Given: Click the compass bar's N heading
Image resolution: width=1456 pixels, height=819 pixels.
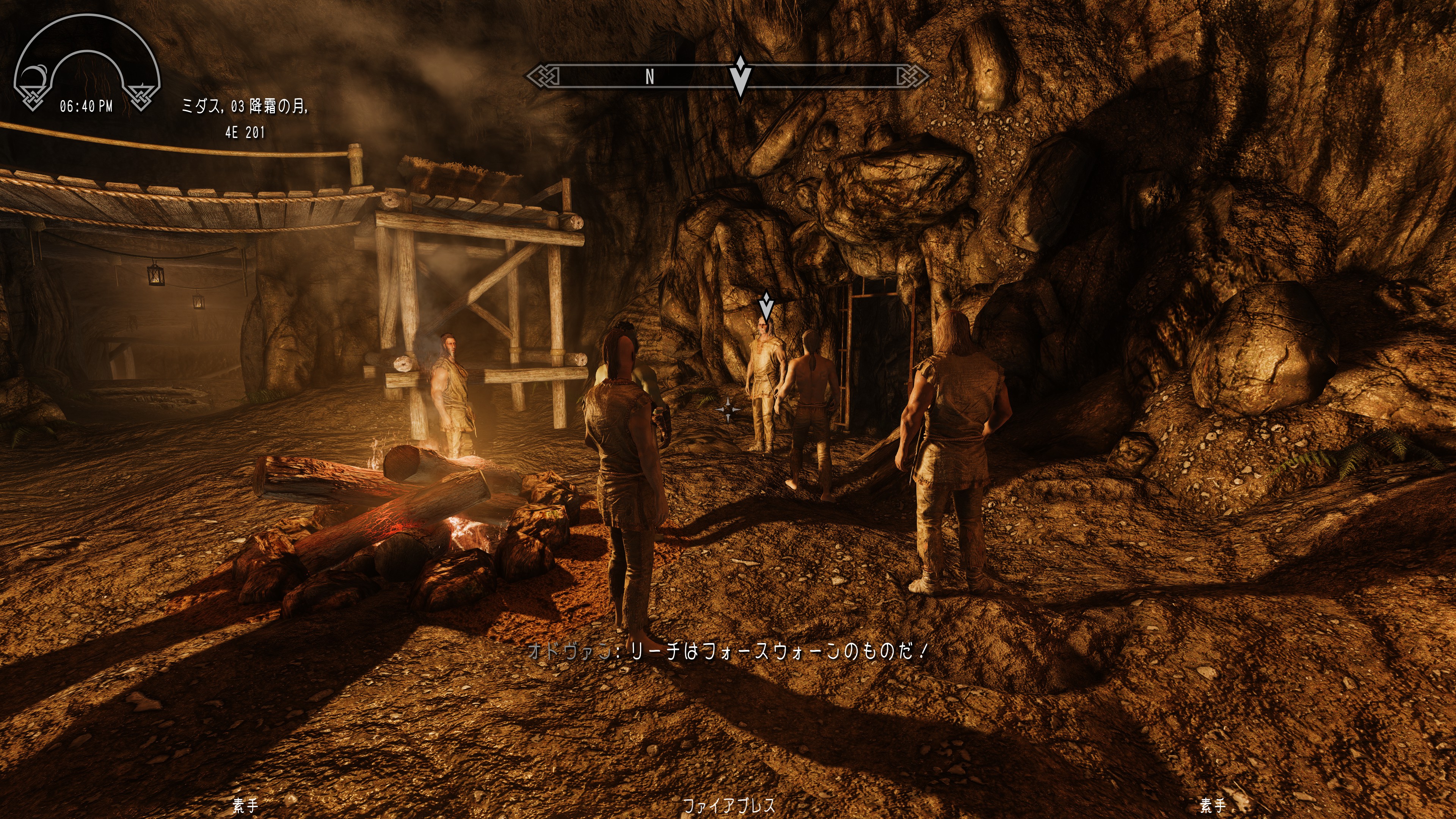Looking at the screenshot, I should tap(650, 76).
